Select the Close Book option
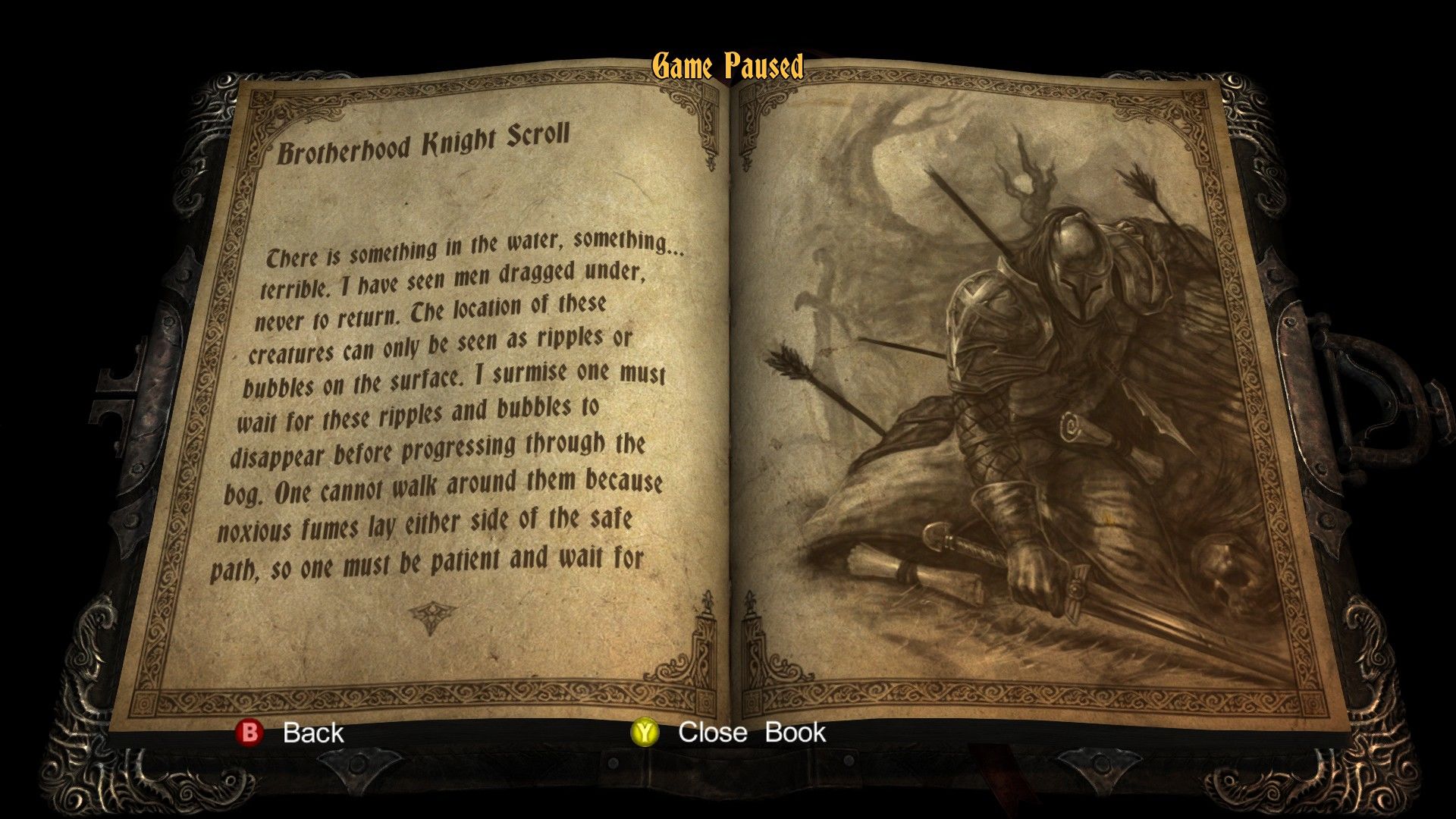 pyautogui.click(x=751, y=733)
